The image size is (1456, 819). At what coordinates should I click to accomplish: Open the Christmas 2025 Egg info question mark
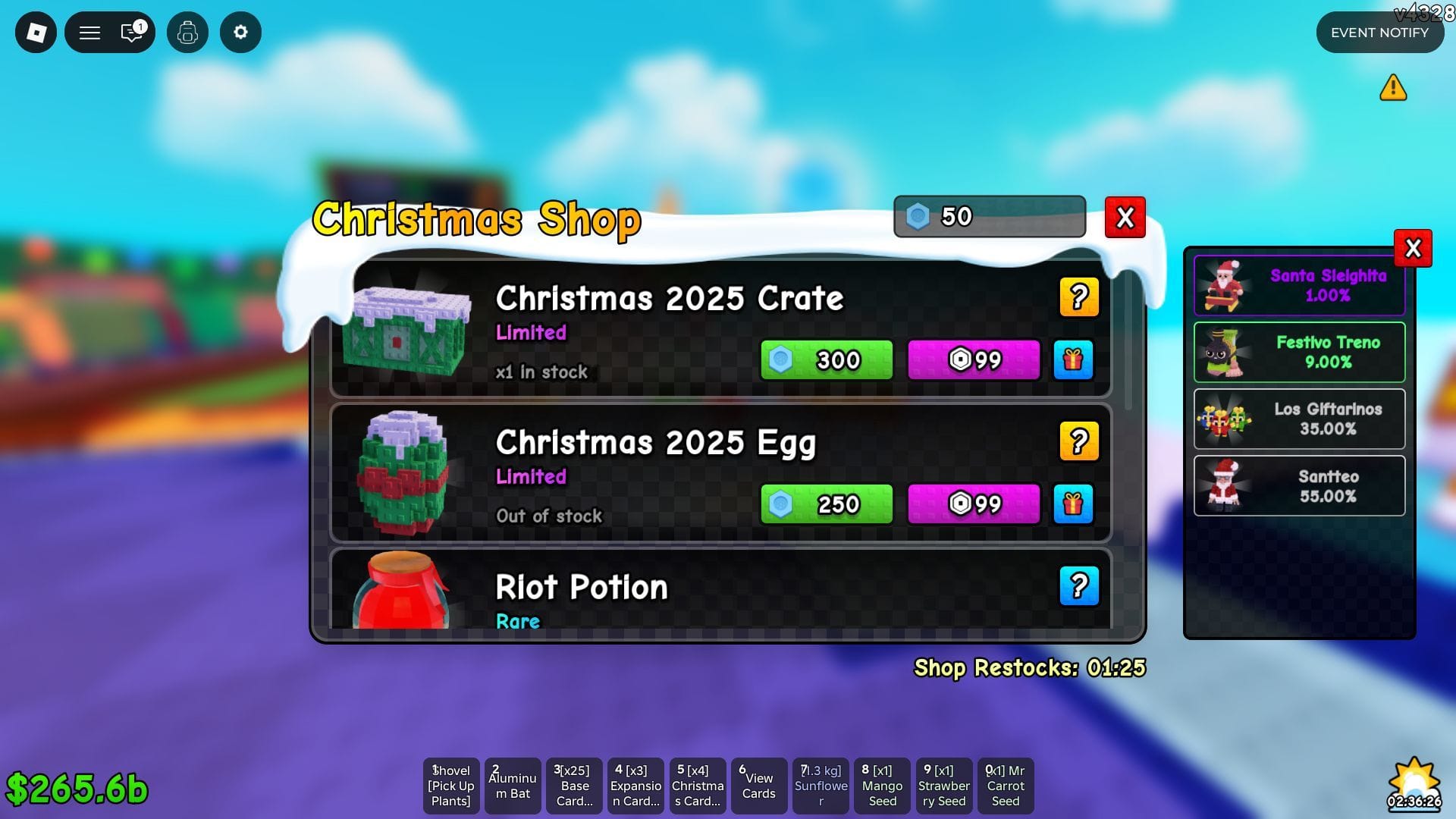(x=1079, y=440)
